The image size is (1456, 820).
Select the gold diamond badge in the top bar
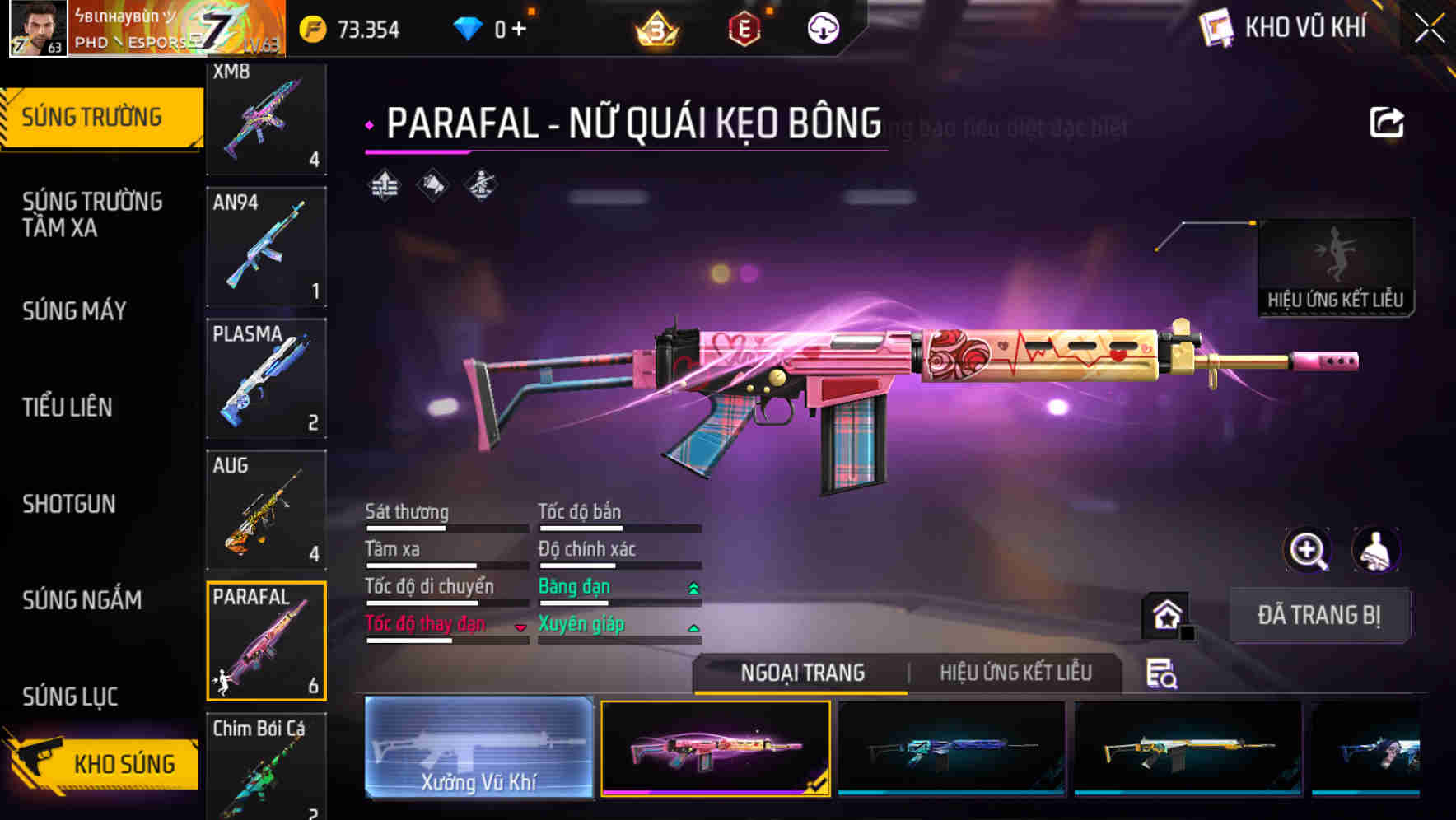coord(653,26)
